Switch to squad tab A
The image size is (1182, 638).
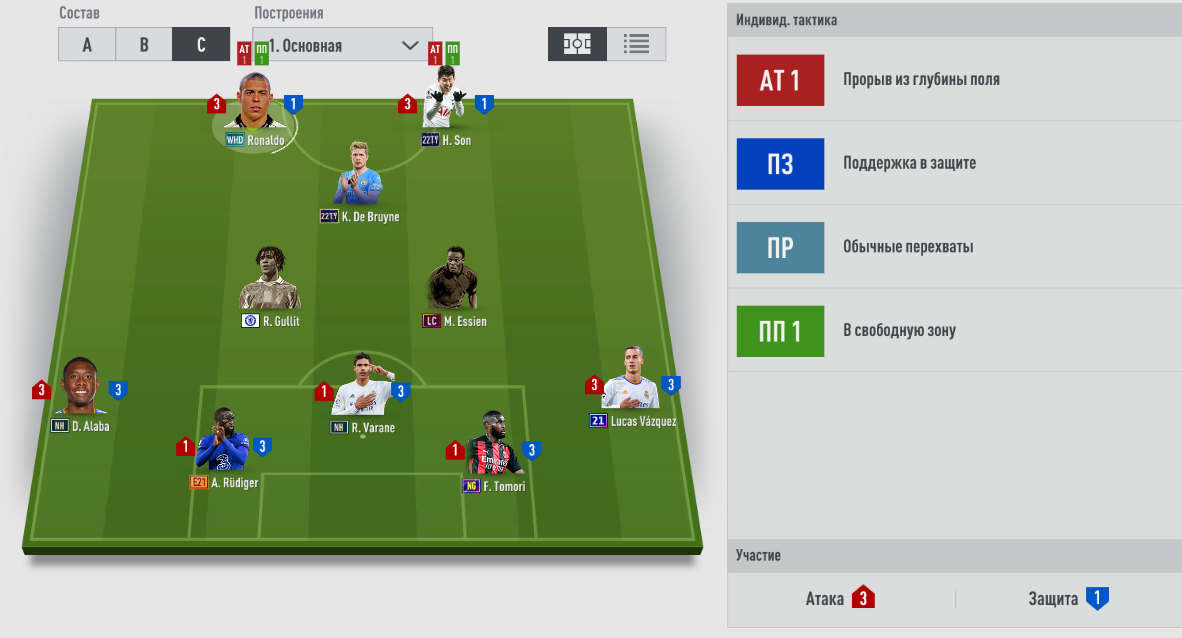(x=87, y=45)
